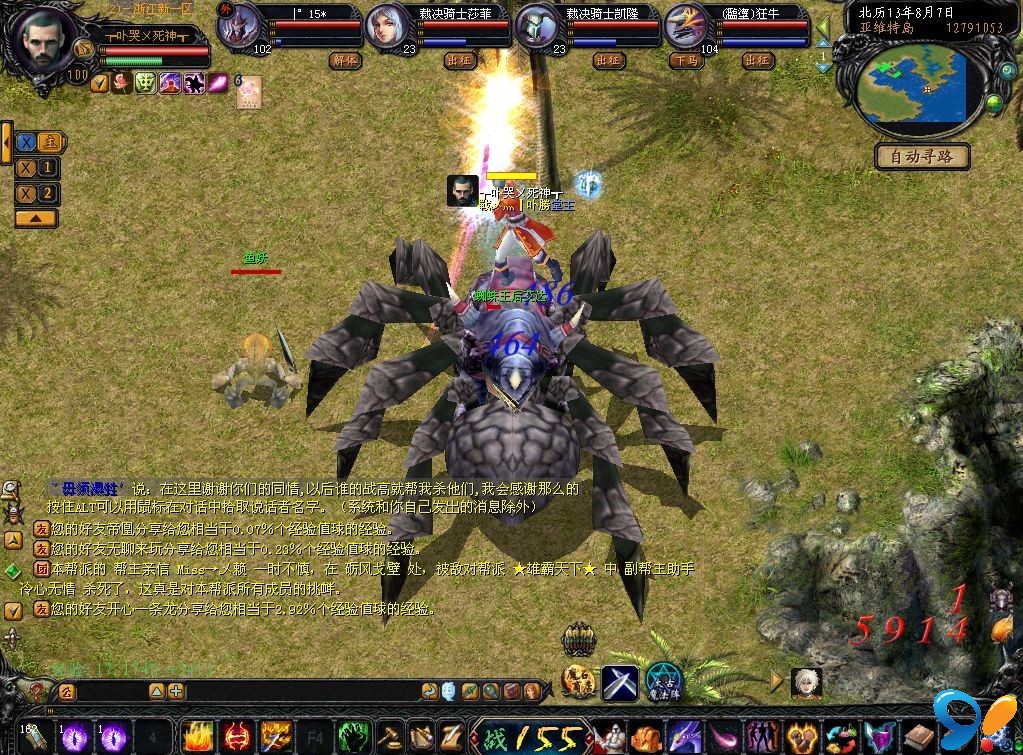This screenshot has height=755, width=1023.
Task: Select the 裁决骑士莎菲 companion portrait
Action: [x=387, y=28]
